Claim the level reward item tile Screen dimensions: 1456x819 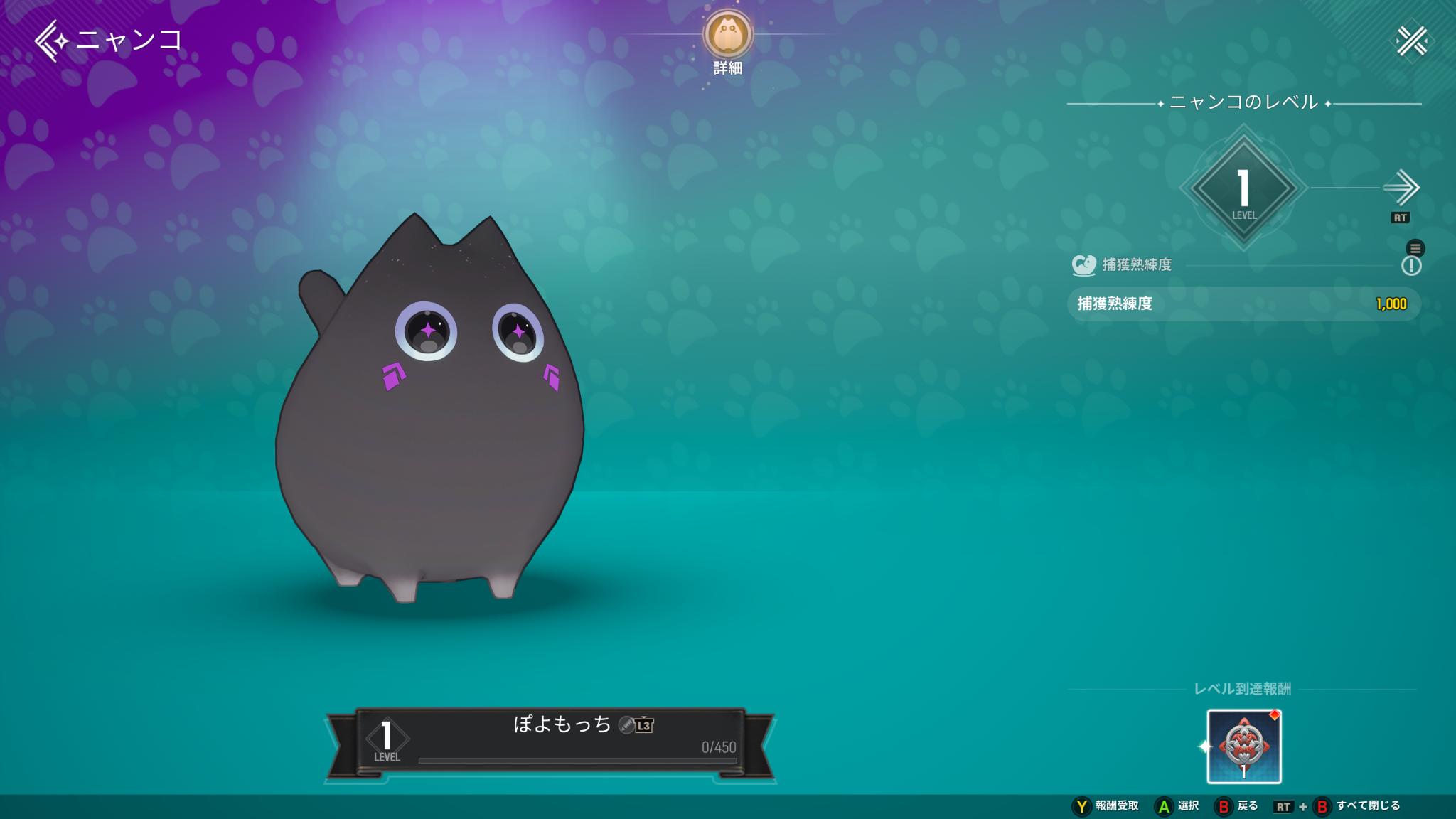click(1243, 746)
